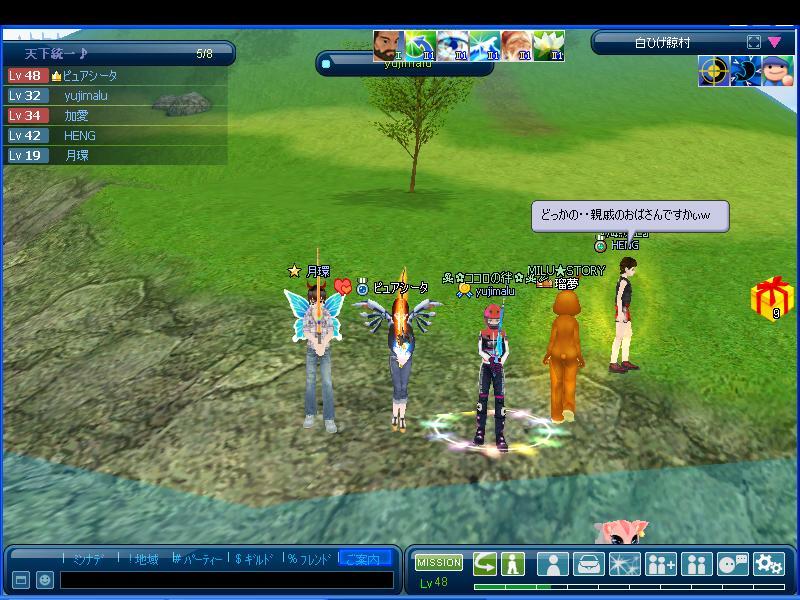The image size is (800, 600).
Task: Click the blue eye buff icon
Action: point(453,46)
